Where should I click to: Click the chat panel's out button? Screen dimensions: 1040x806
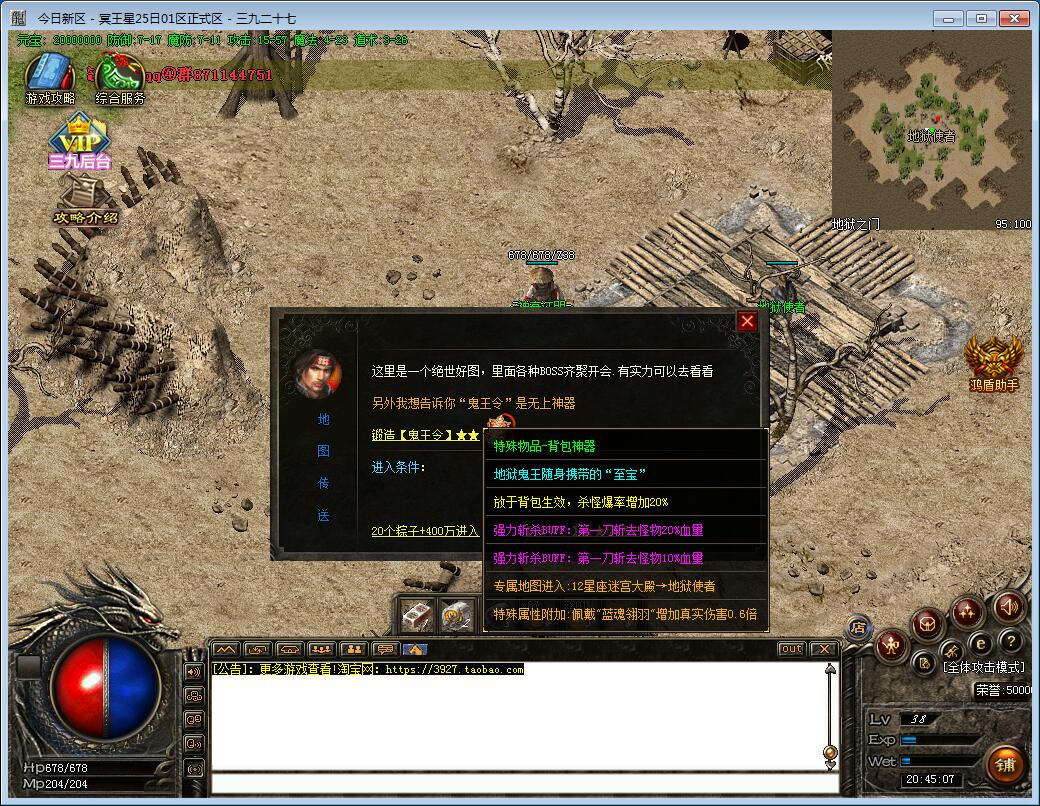(791, 649)
